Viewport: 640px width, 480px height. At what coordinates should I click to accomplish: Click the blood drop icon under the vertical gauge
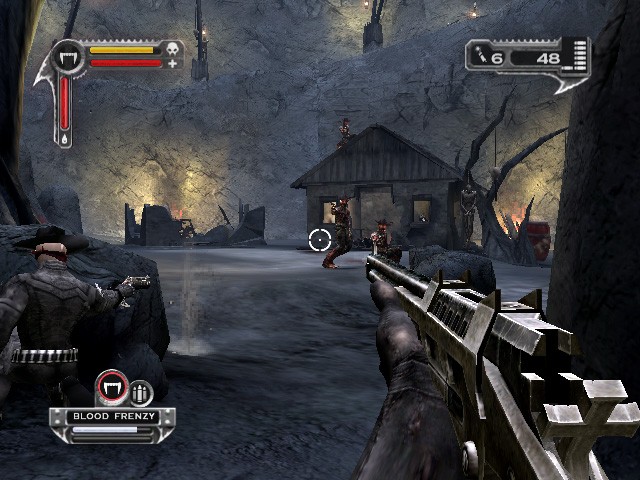point(65,141)
